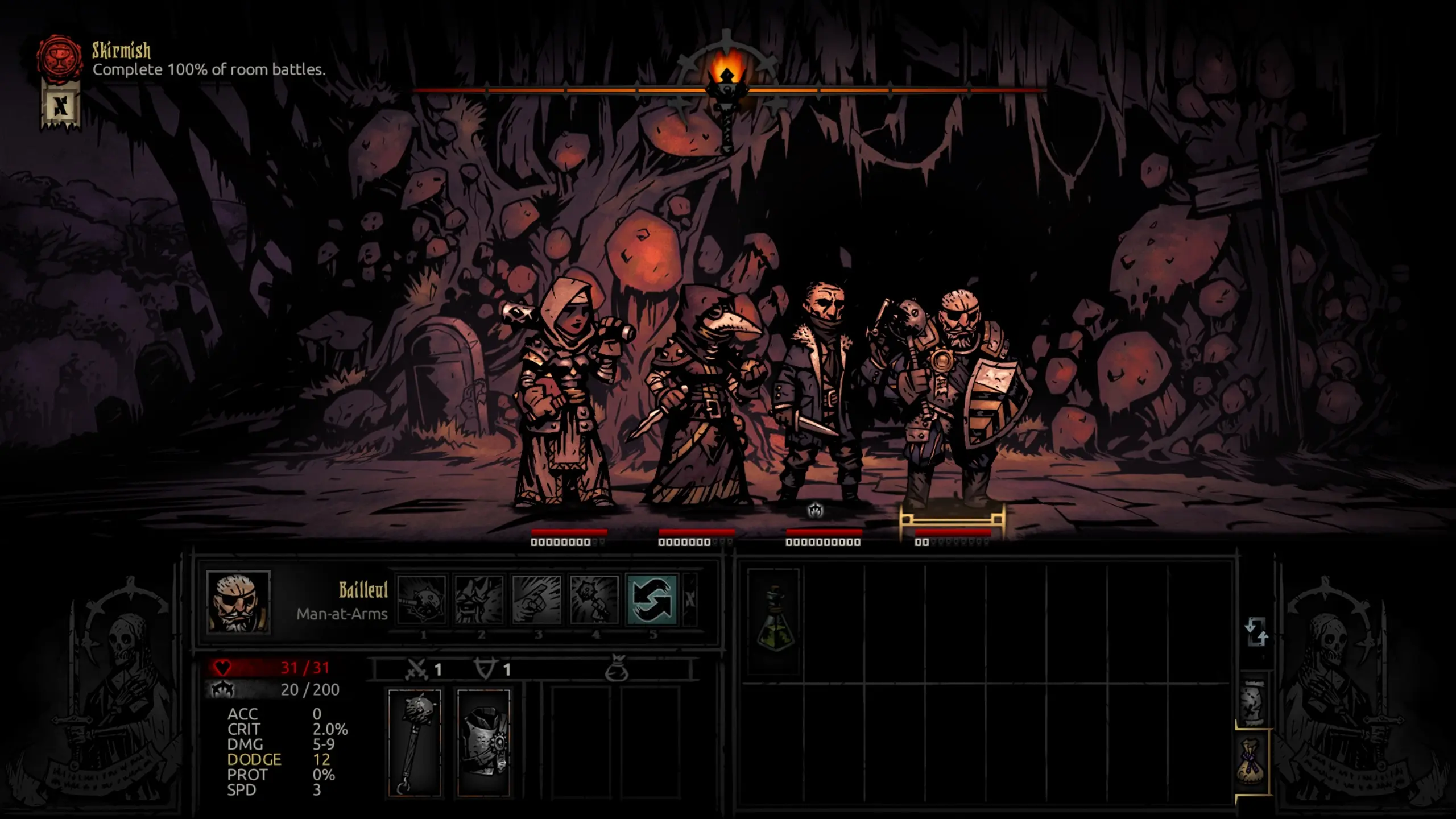Inspect the equipped breastplate armor

pyautogui.click(x=483, y=742)
